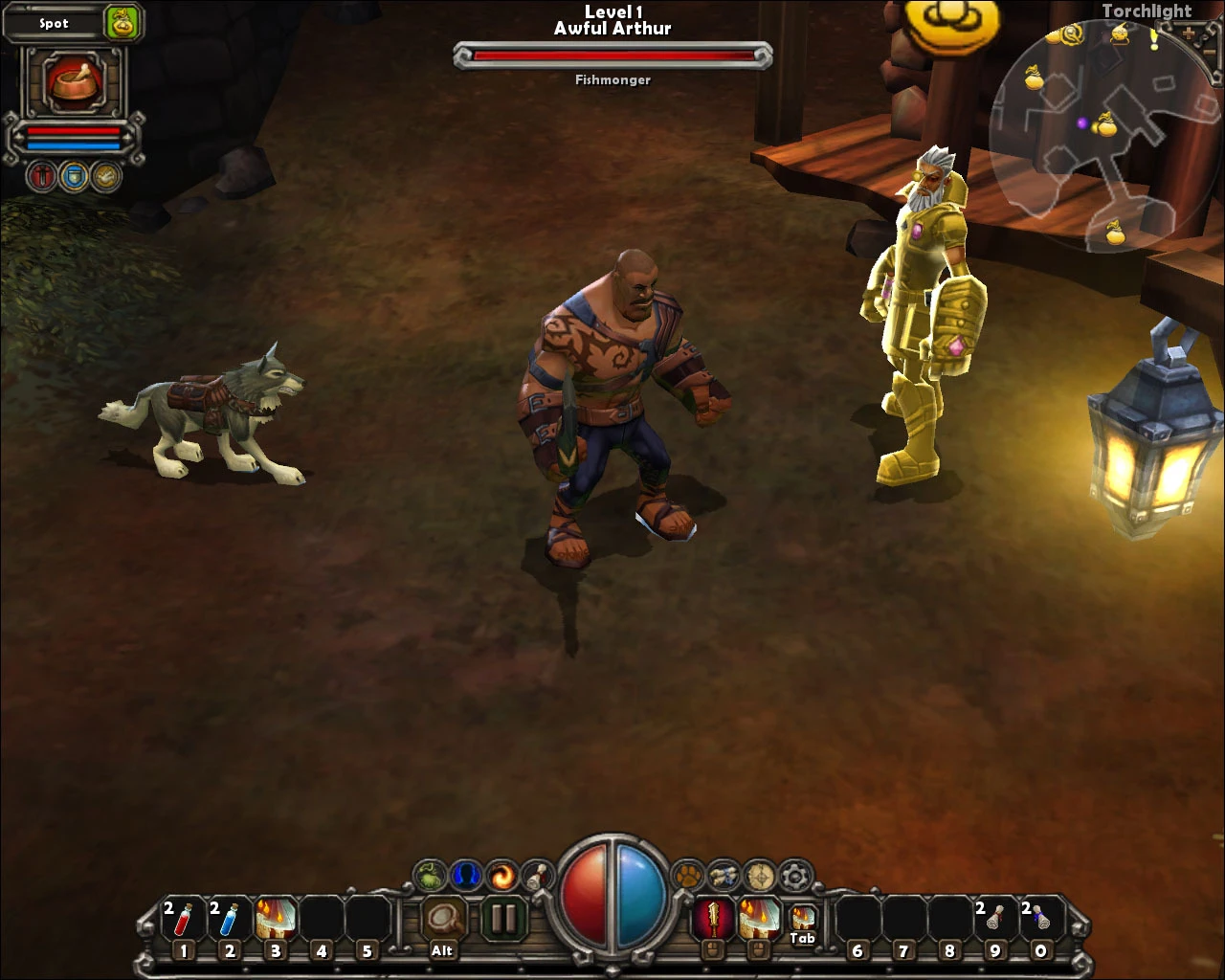Open the inventory bundle icon
The width and height of the screenshot is (1225, 980).
[724, 874]
